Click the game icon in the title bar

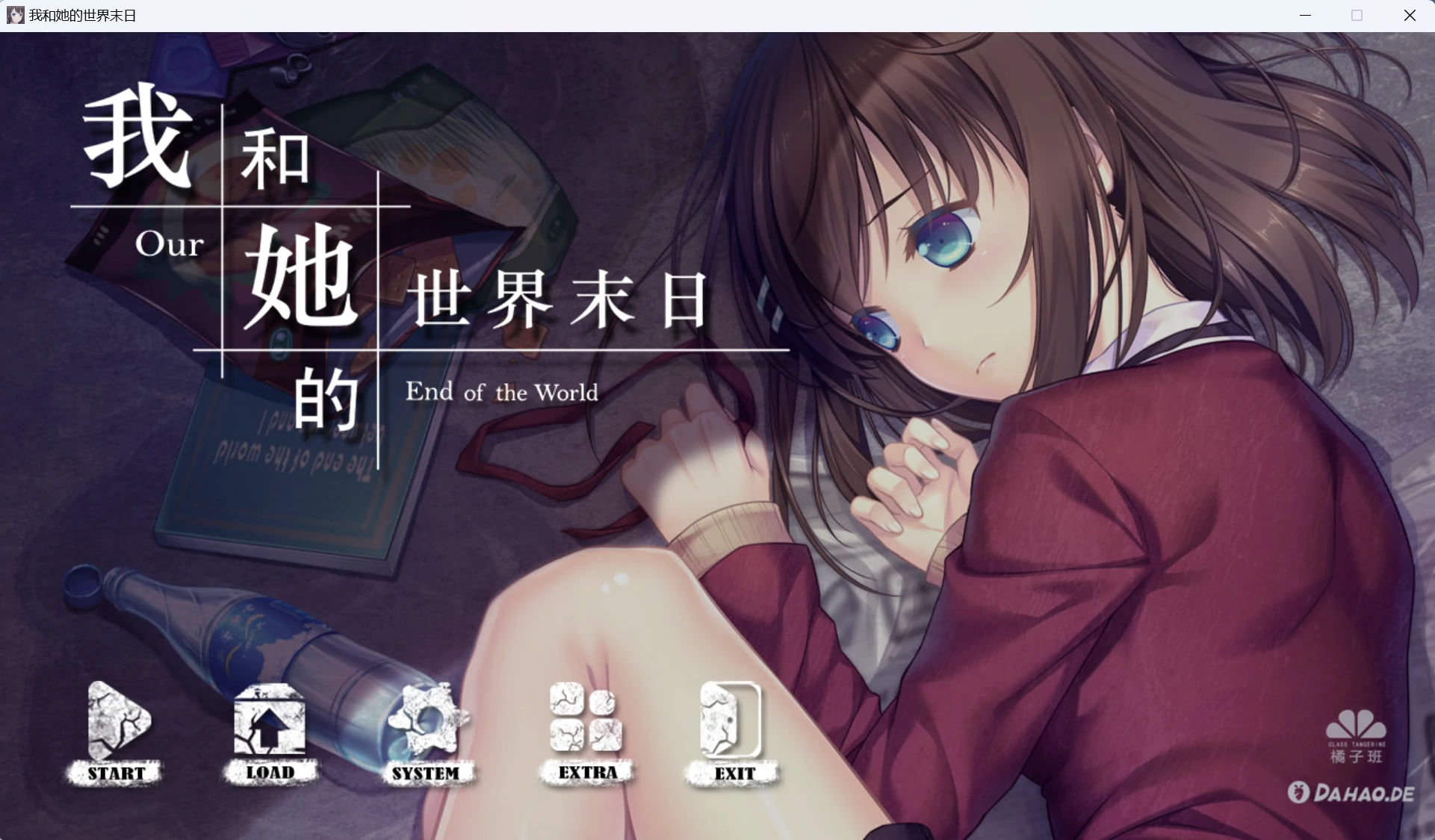[15, 15]
